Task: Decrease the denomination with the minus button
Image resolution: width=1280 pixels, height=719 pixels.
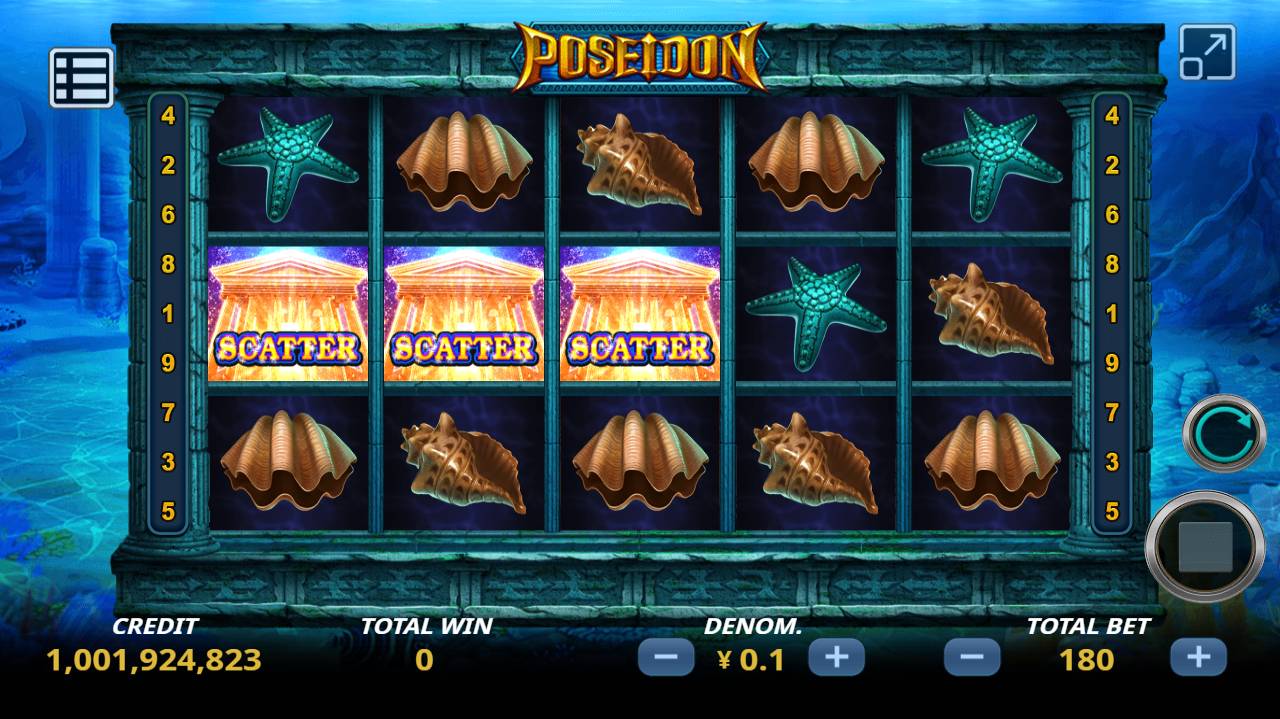Action: point(666,658)
